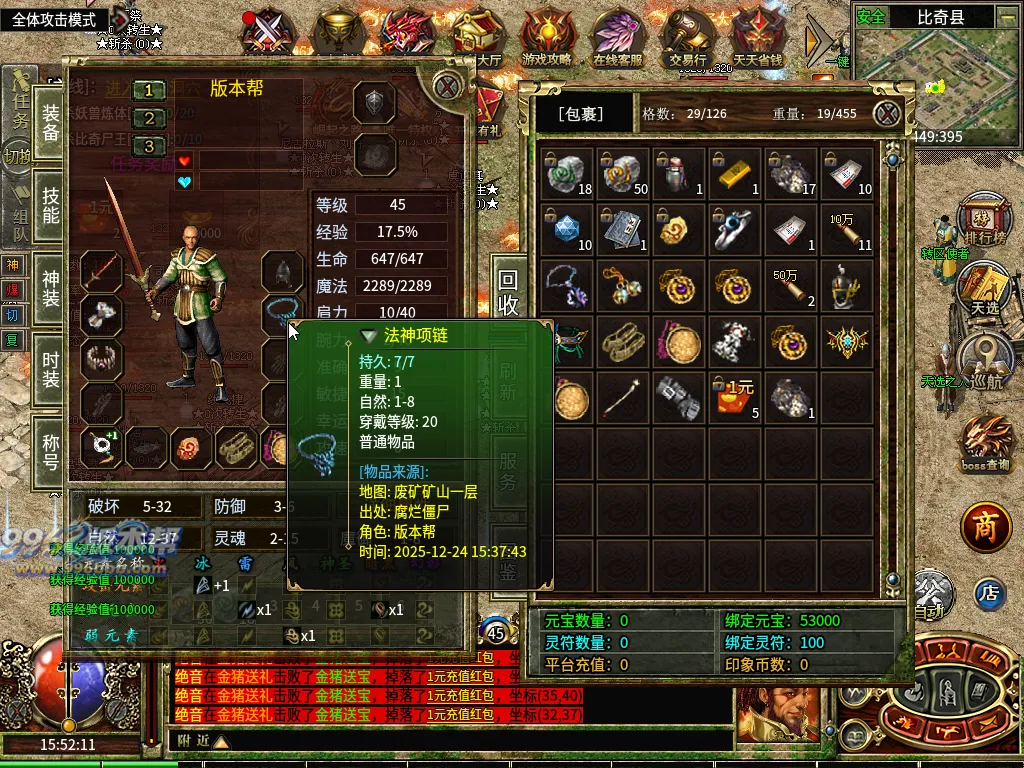Screen dimensions: 1024x768
Task: Open the 在线客服 customer service icon
Action: 617,38
